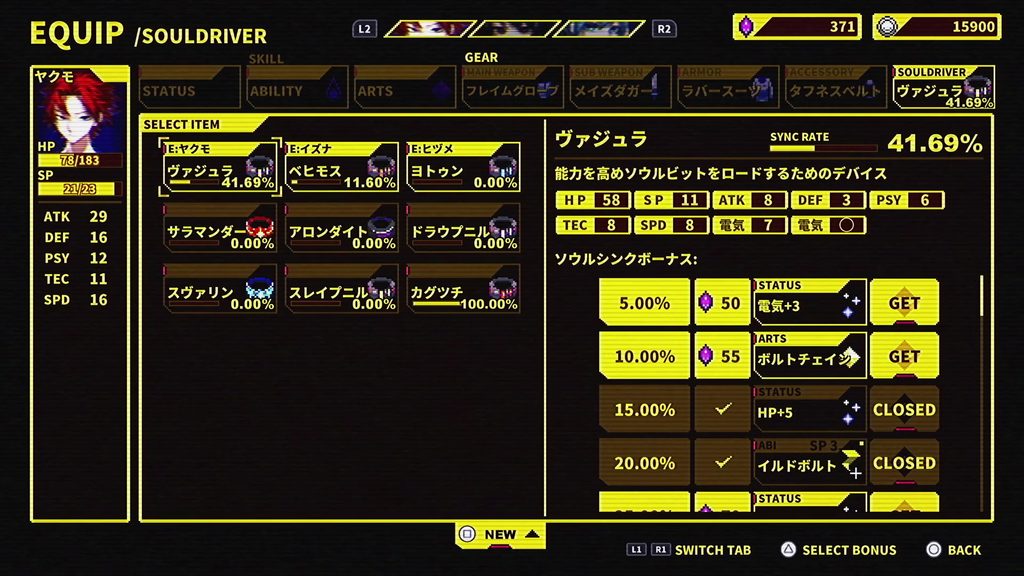
Task: Open the ARMOR gear tab
Action: click(728, 89)
